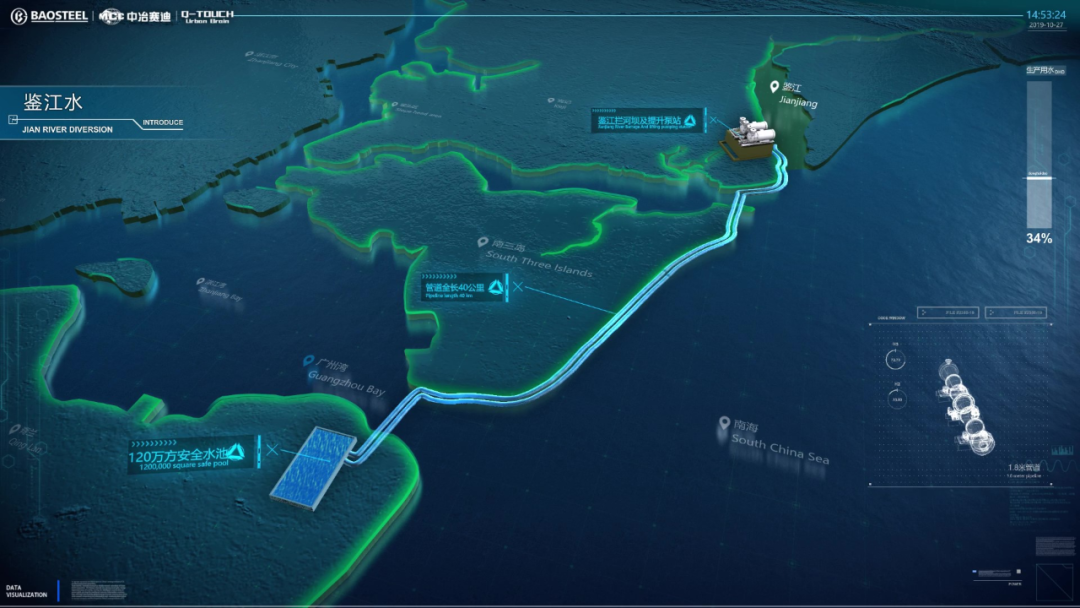Adjust the production water slider handle at 34%

1039,175
